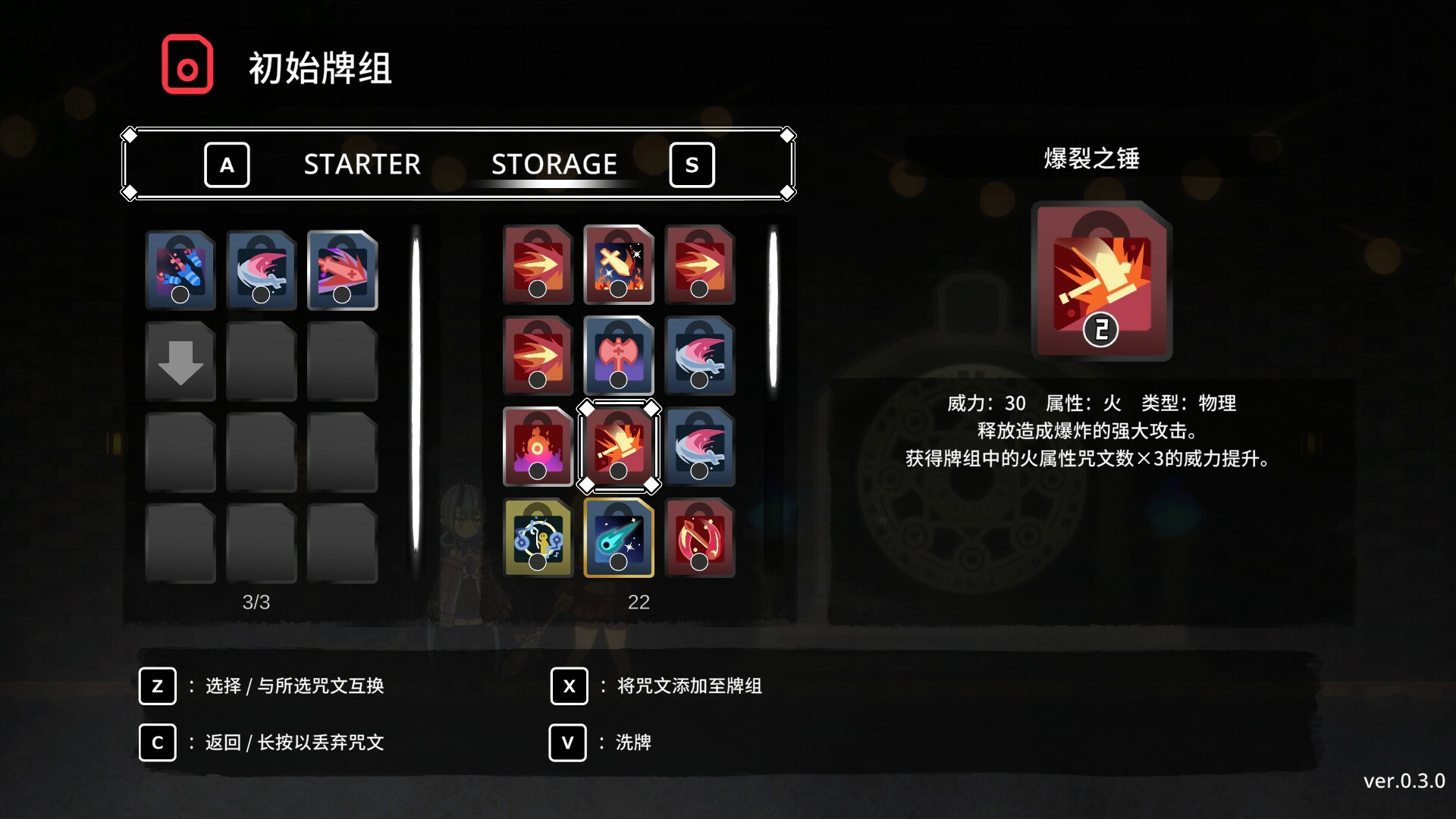
Task: Select the blue bombs card in the starter deck
Action: (x=180, y=270)
